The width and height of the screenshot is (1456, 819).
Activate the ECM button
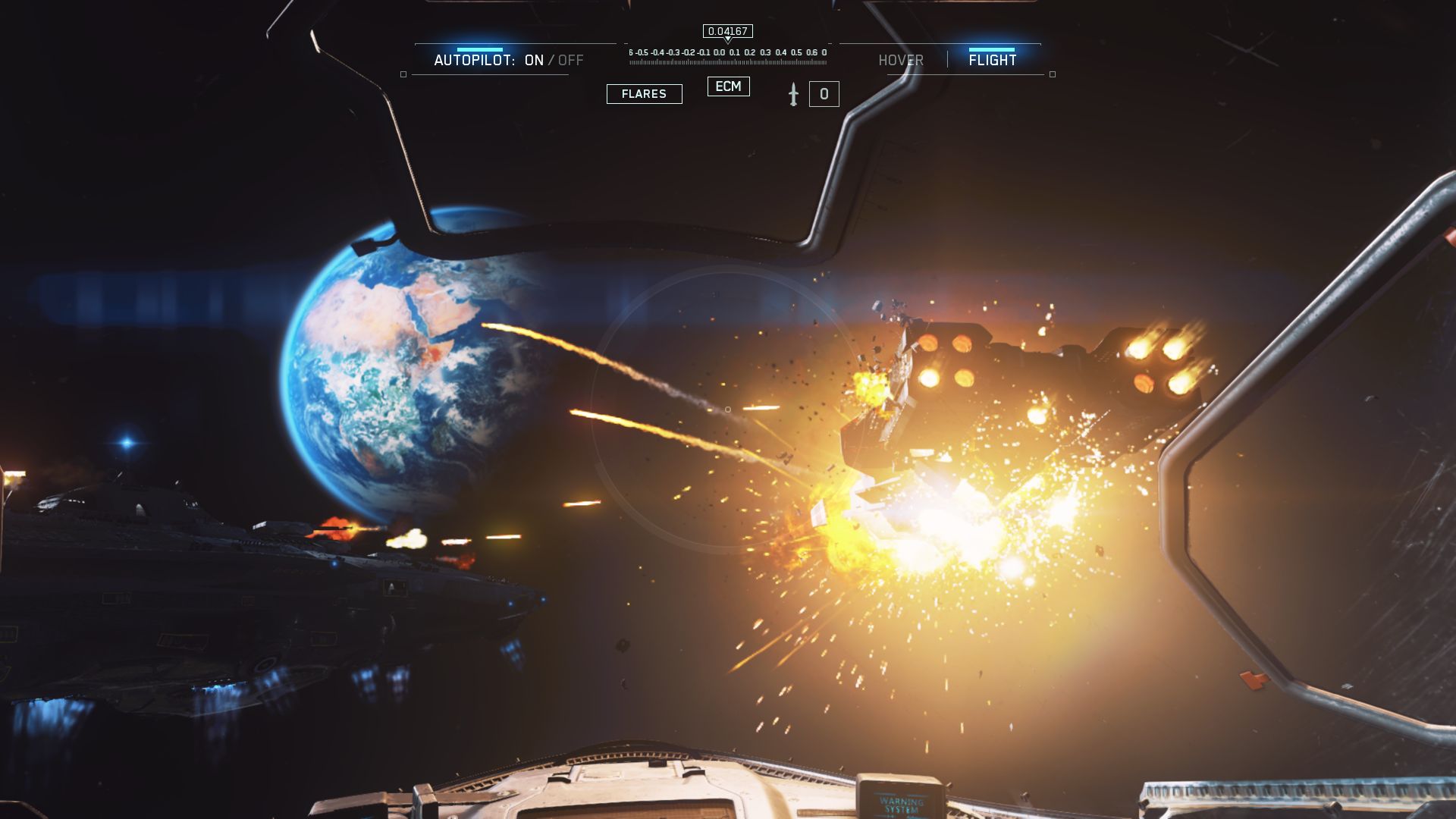[728, 86]
